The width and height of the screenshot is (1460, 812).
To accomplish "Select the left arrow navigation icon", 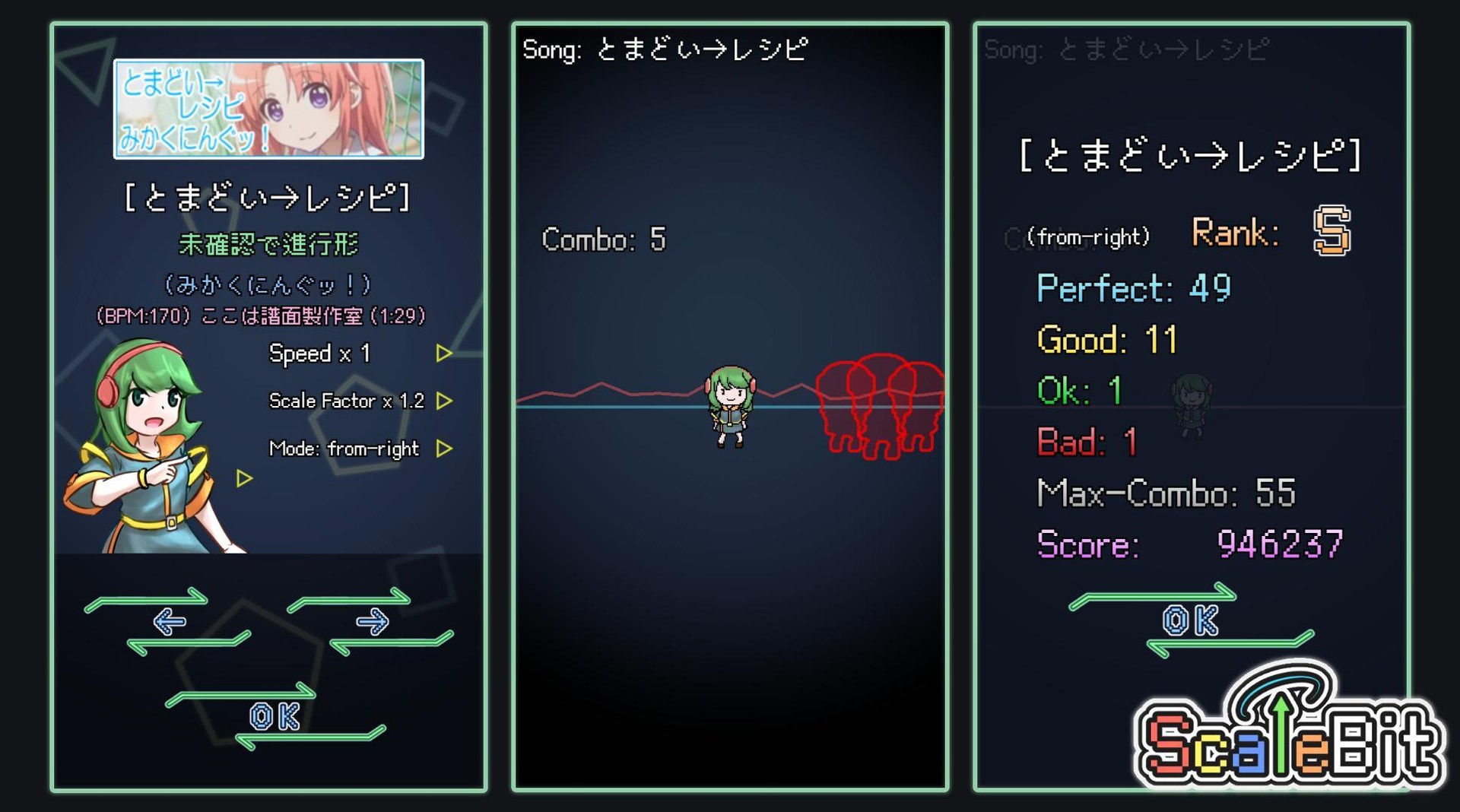I will point(169,621).
